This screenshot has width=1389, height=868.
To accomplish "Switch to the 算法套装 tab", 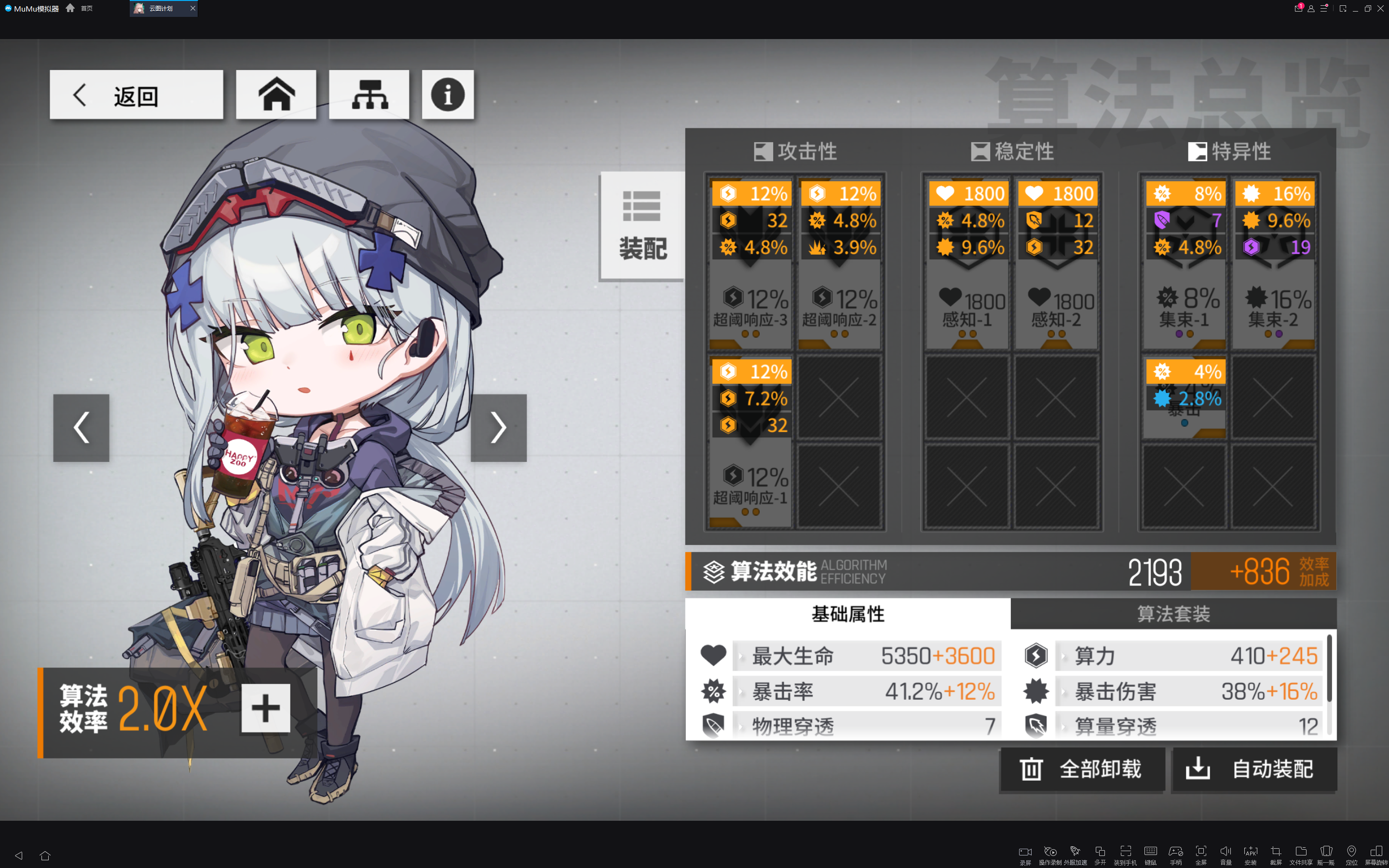I will tap(1174, 614).
